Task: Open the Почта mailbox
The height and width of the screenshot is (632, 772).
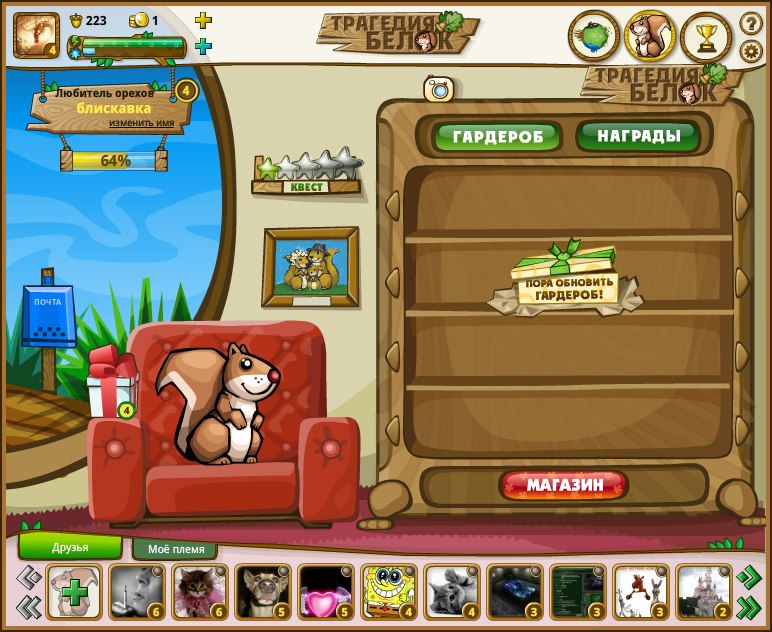Action: [48, 317]
